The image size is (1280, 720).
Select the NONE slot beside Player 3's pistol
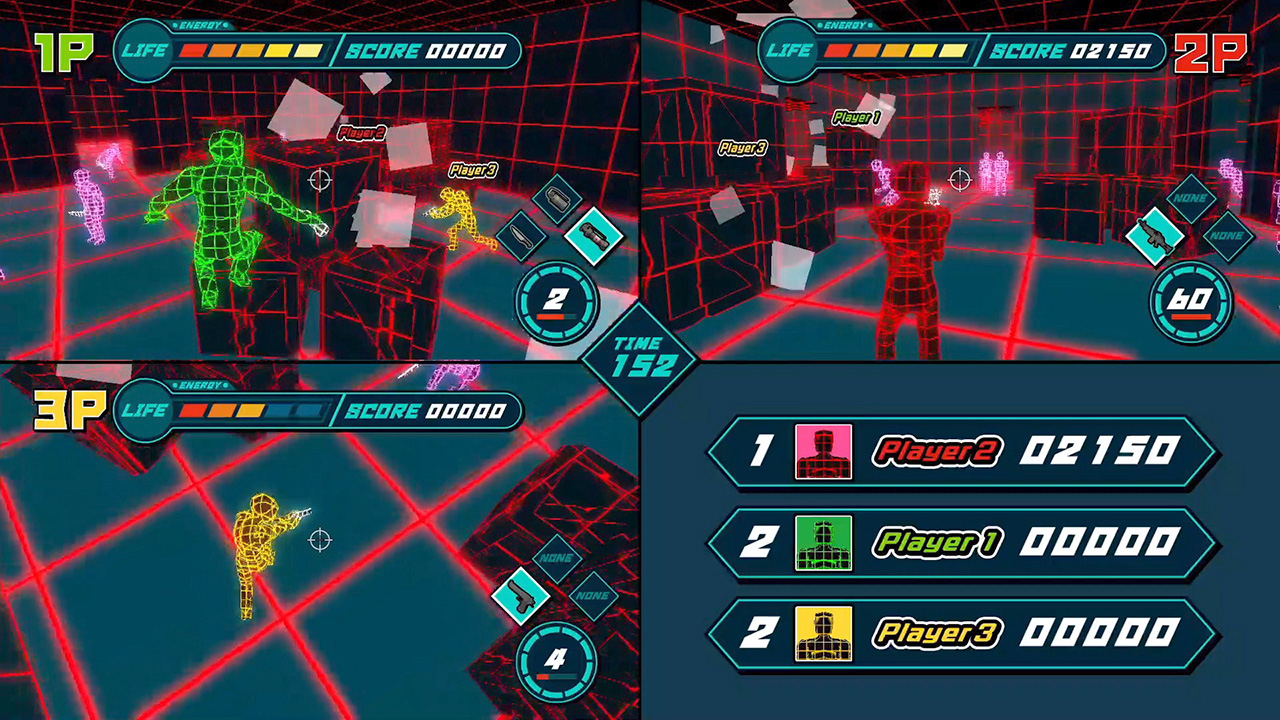point(594,595)
